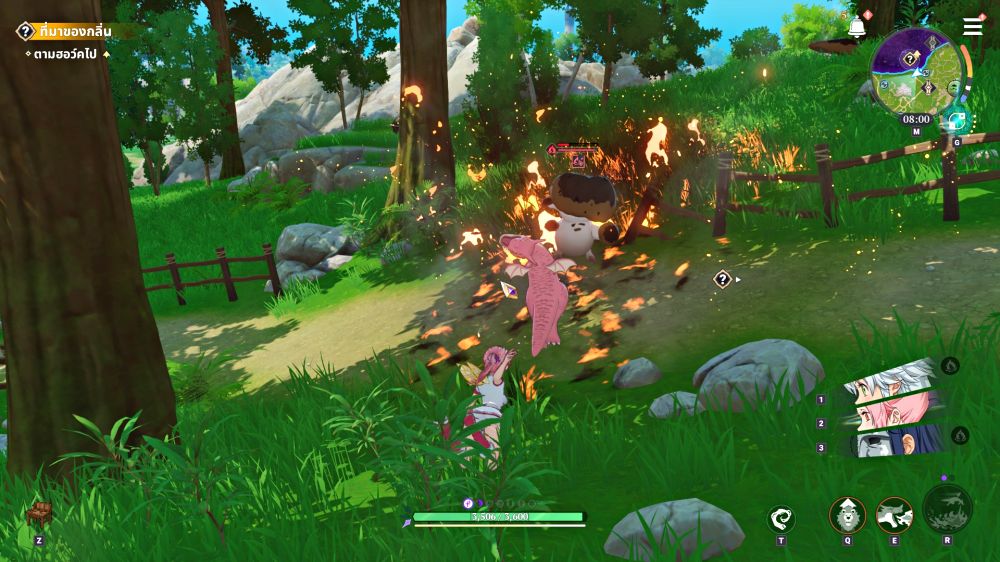Open the notification bell

857,27
